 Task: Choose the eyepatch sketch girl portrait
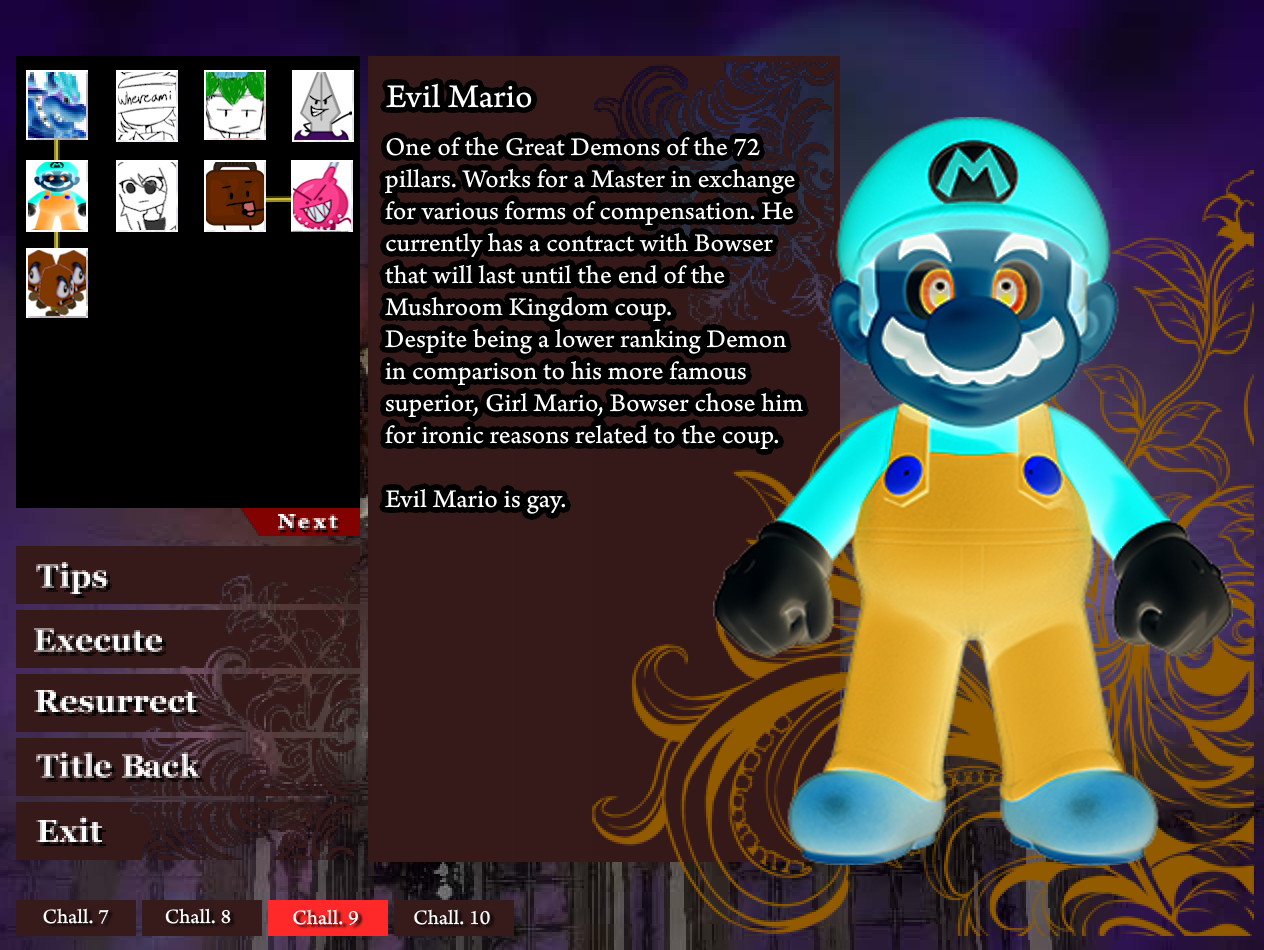(147, 196)
